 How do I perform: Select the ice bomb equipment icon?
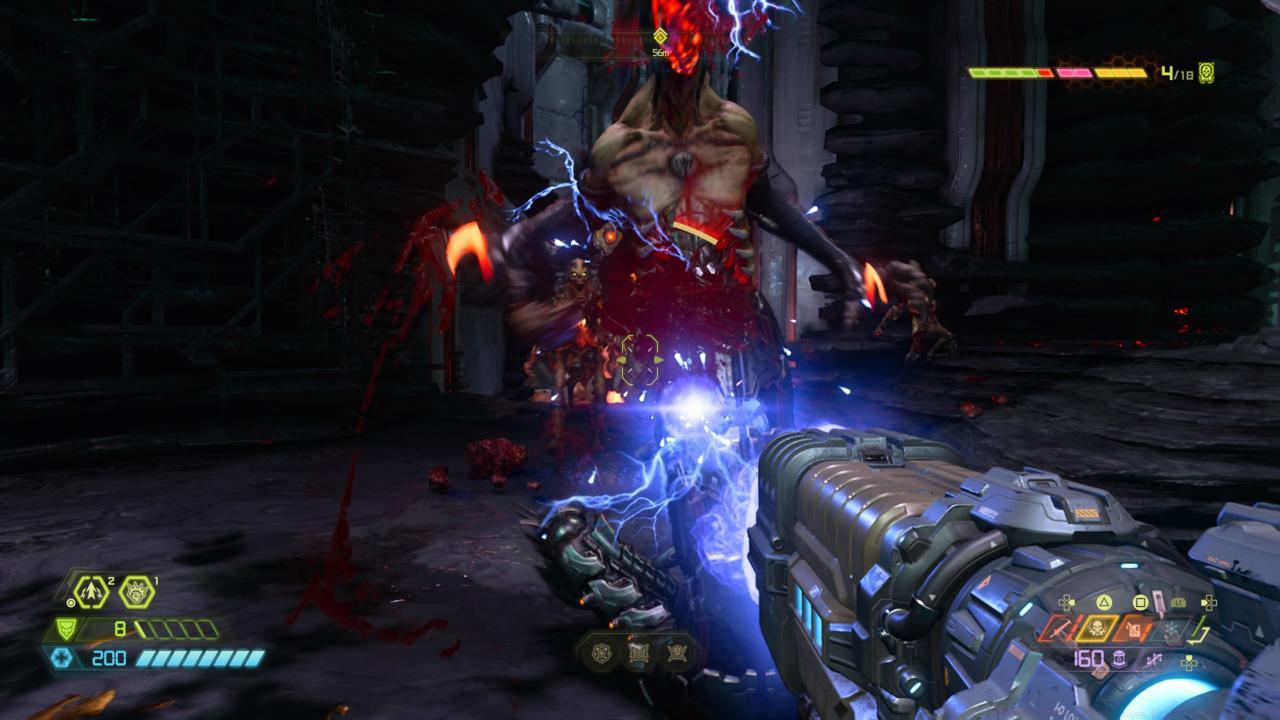click(x=136, y=592)
